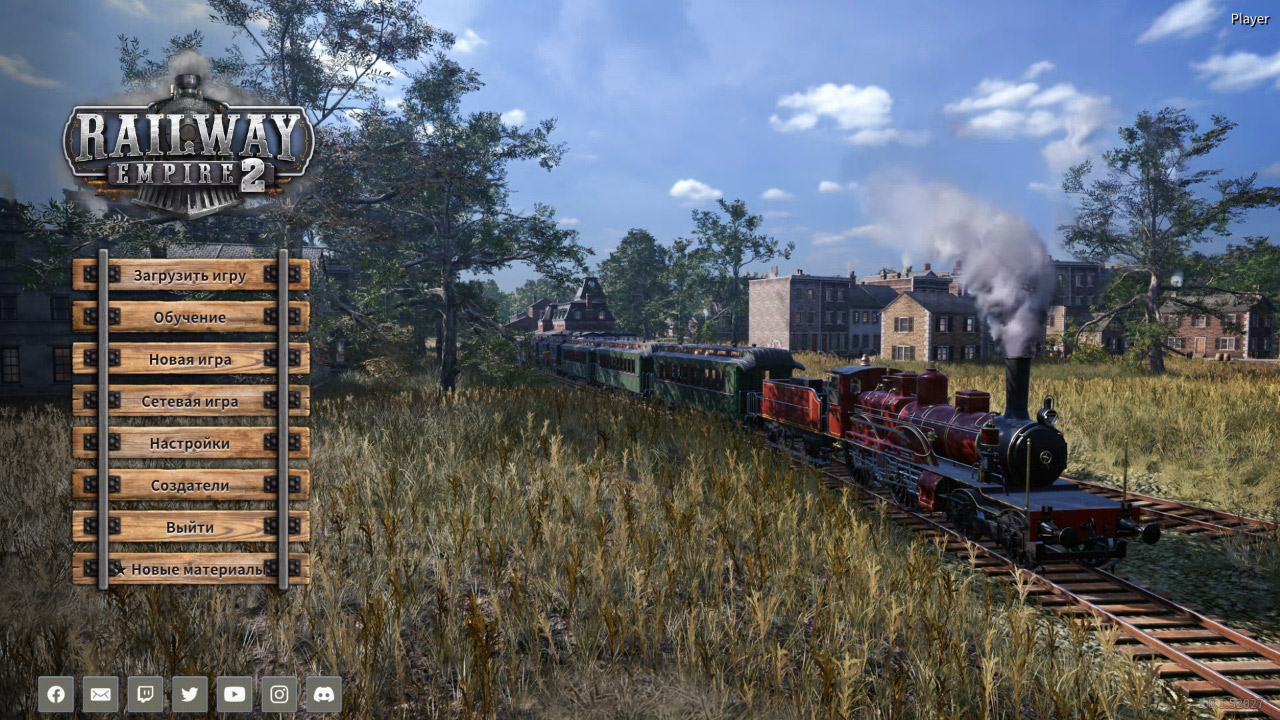Select 'Обучение' to start the tutorial
The height and width of the screenshot is (720, 1280).
(192, 316)
